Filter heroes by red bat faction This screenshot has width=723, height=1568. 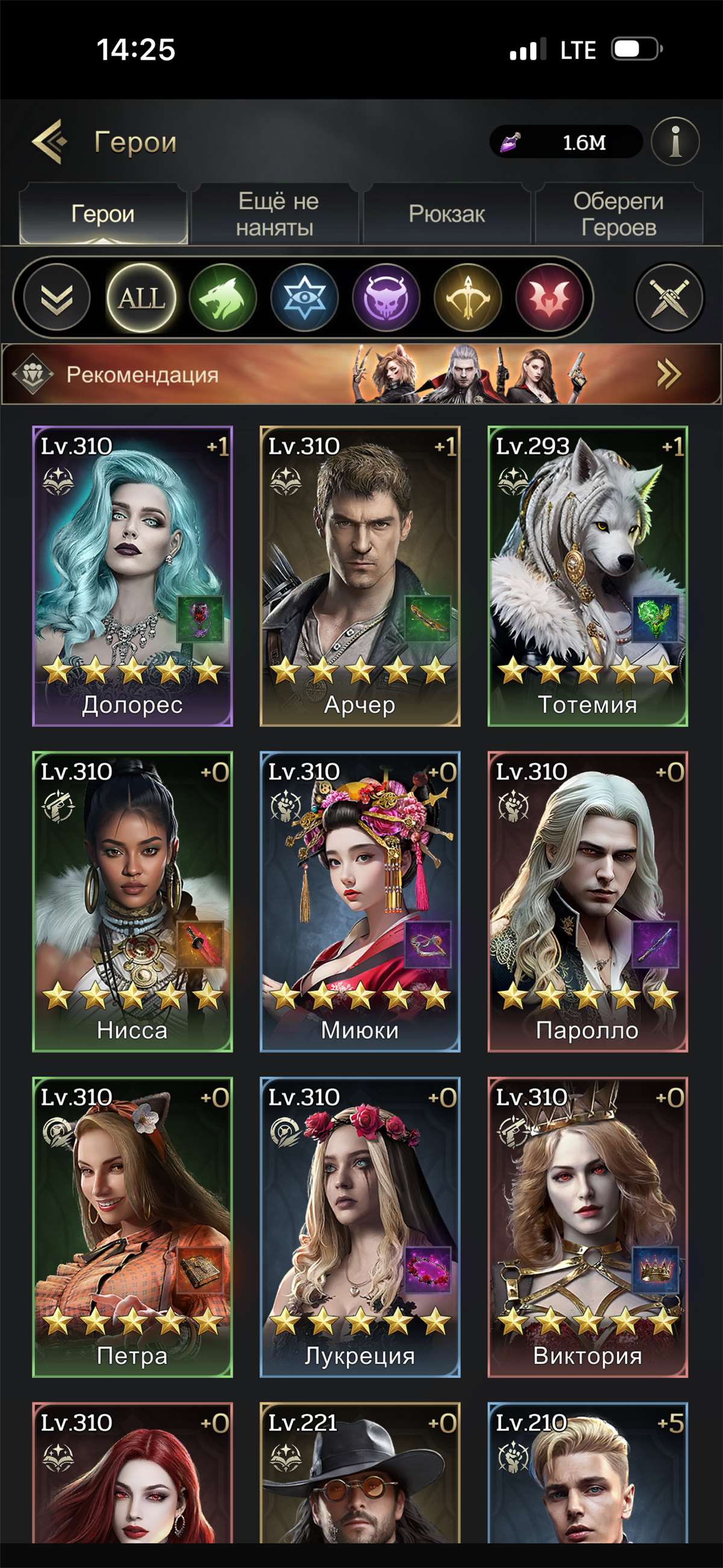point(549,298)
